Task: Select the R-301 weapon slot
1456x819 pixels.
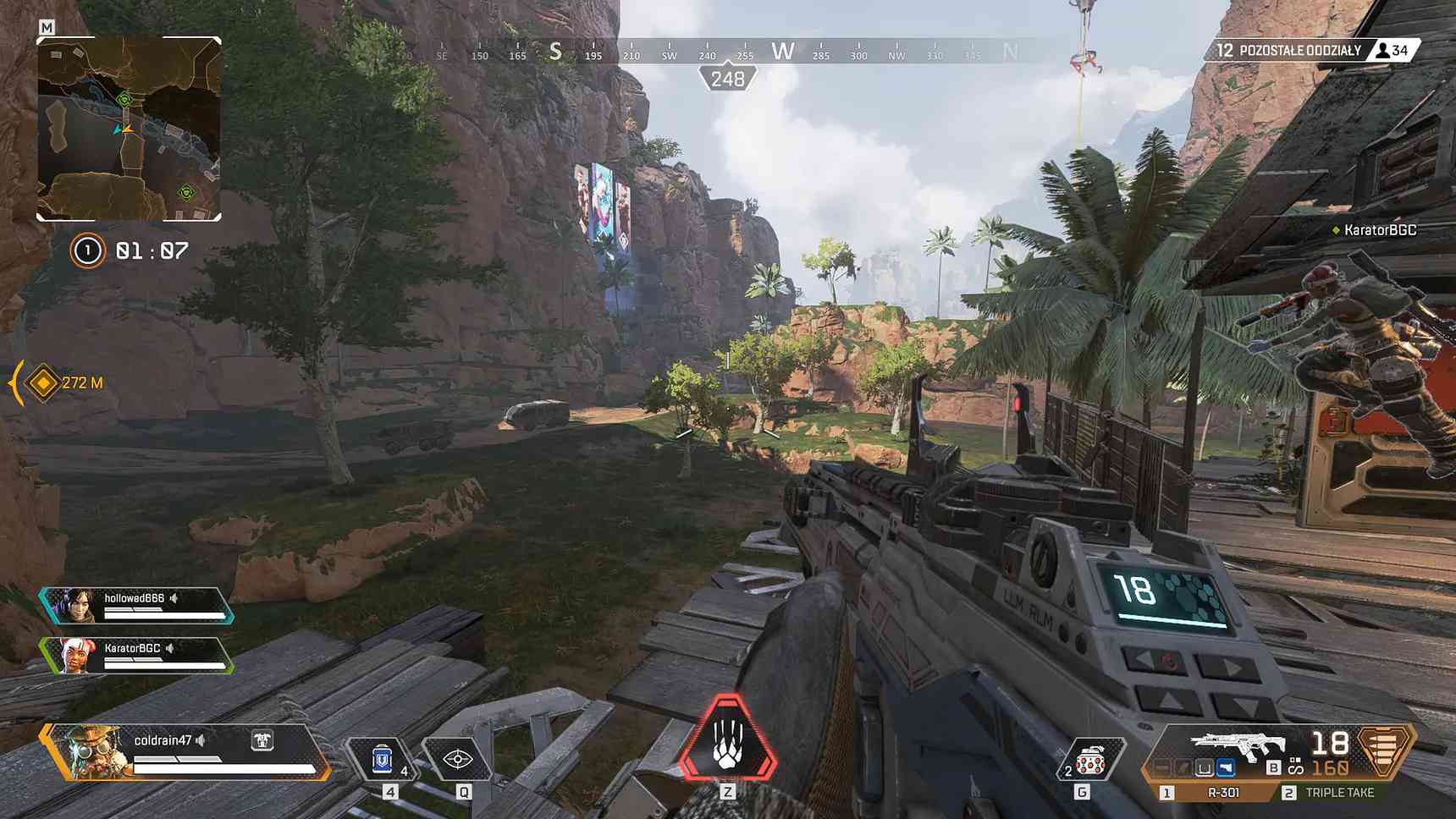Action: tap(1222, 793)
